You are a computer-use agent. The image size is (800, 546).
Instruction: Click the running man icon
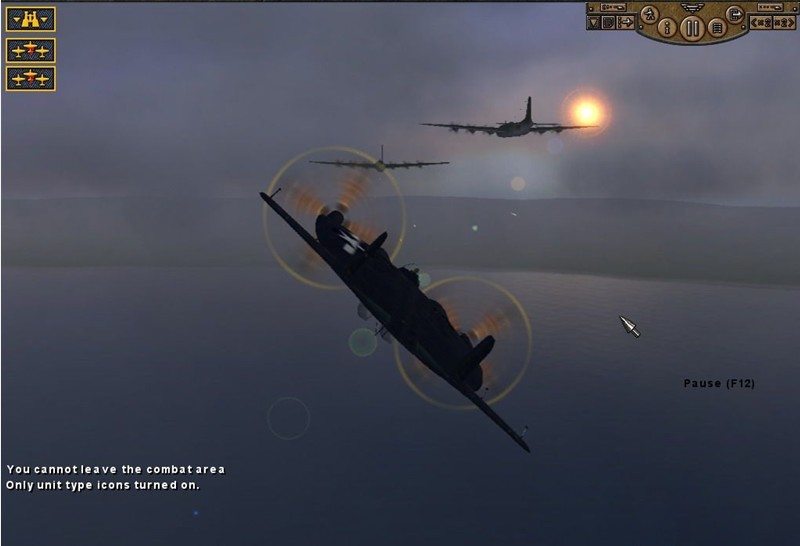click(648, 13)
